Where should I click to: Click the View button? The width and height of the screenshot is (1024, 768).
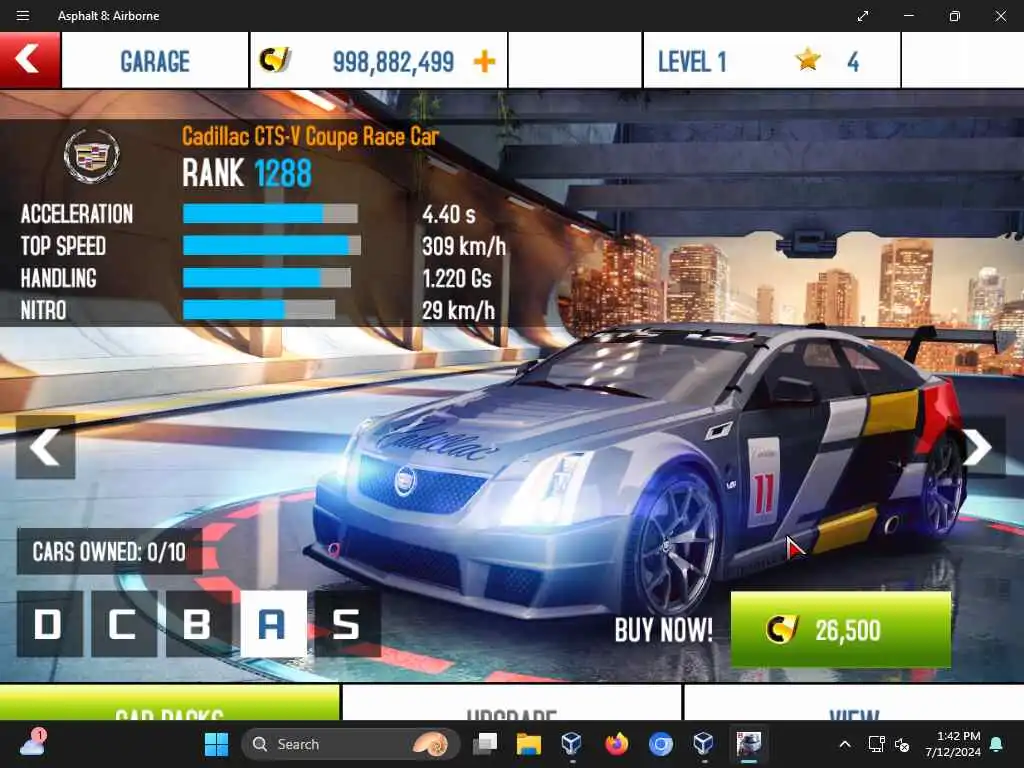click(x=853, y=704)
